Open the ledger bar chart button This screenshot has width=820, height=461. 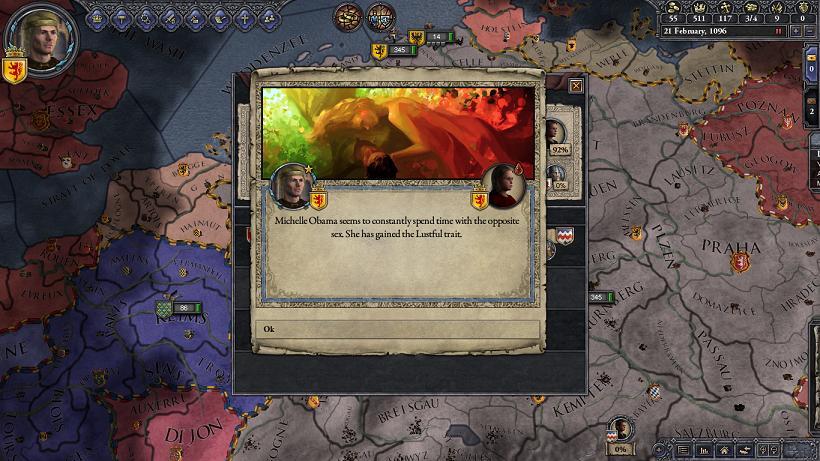coord(703,452)
